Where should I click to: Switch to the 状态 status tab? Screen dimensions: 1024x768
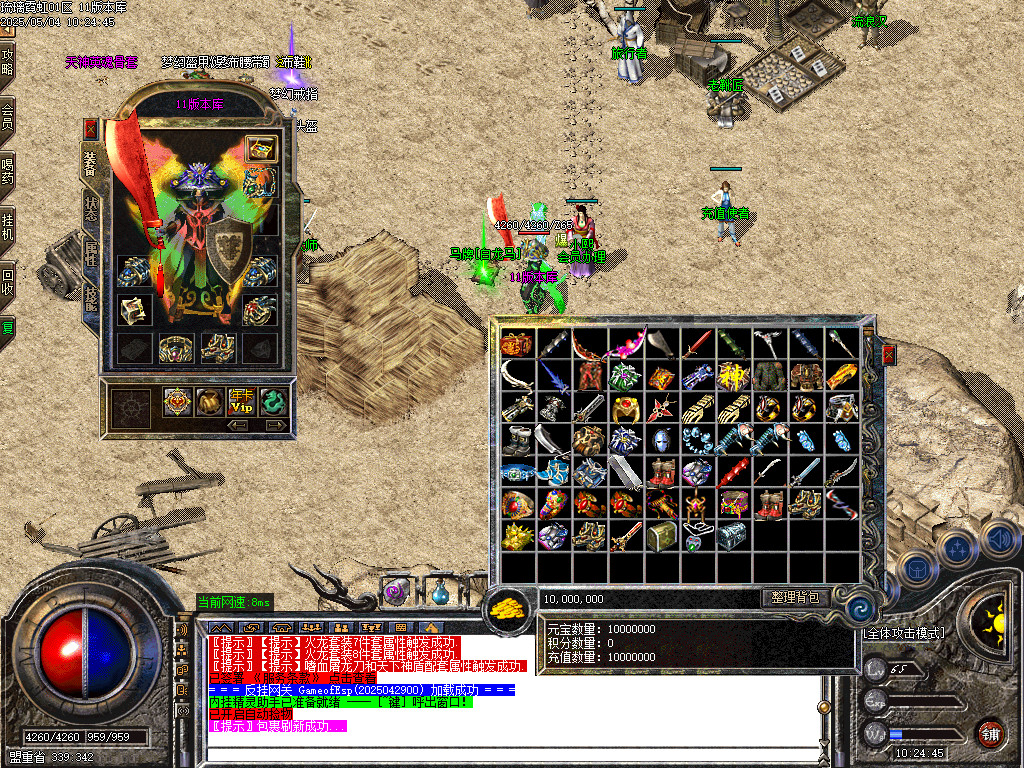(91, 206)
